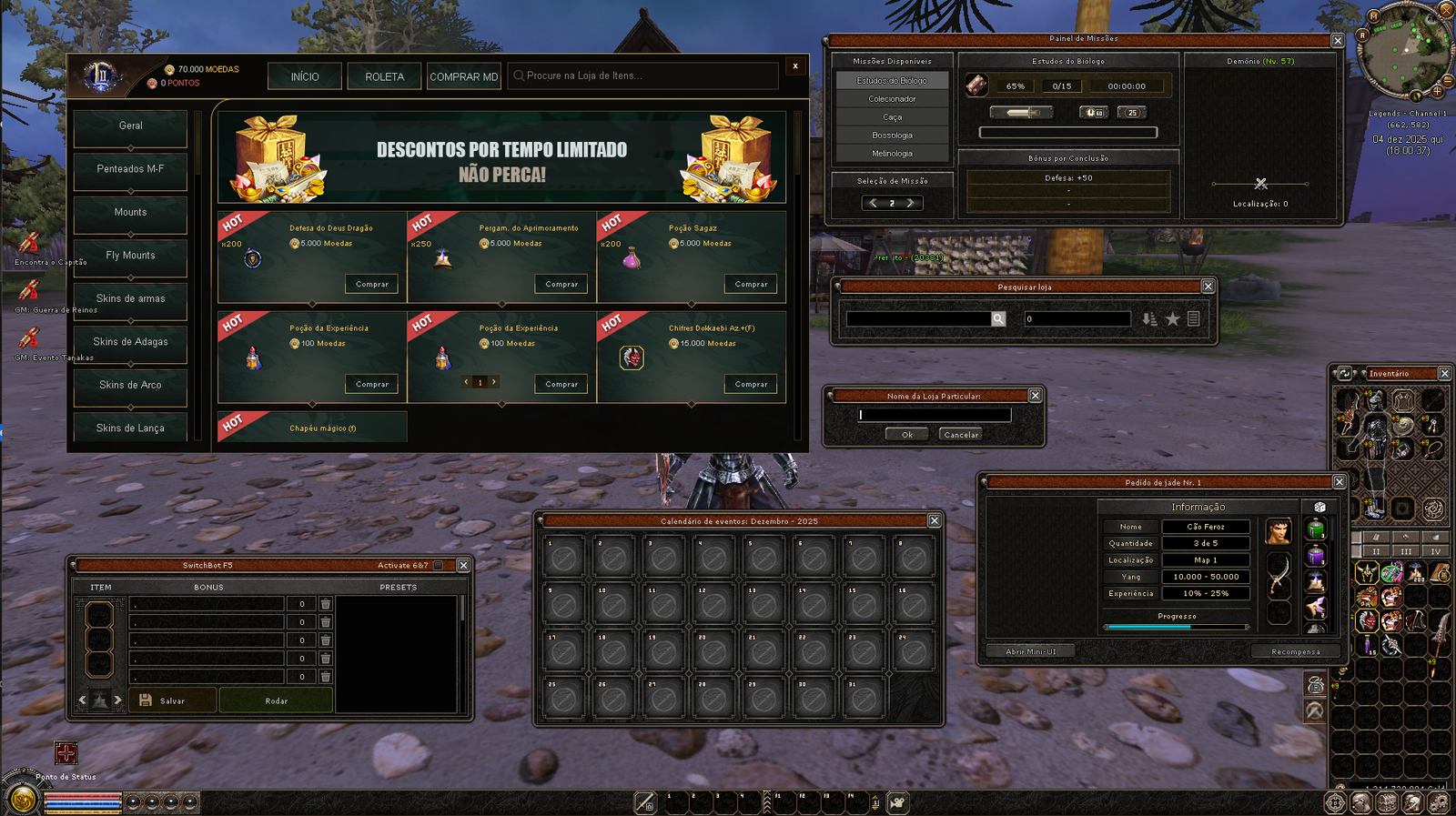Close the Painel de Missões window
The height and width of the screenshot is (816, 1456).
point(1338,41)
